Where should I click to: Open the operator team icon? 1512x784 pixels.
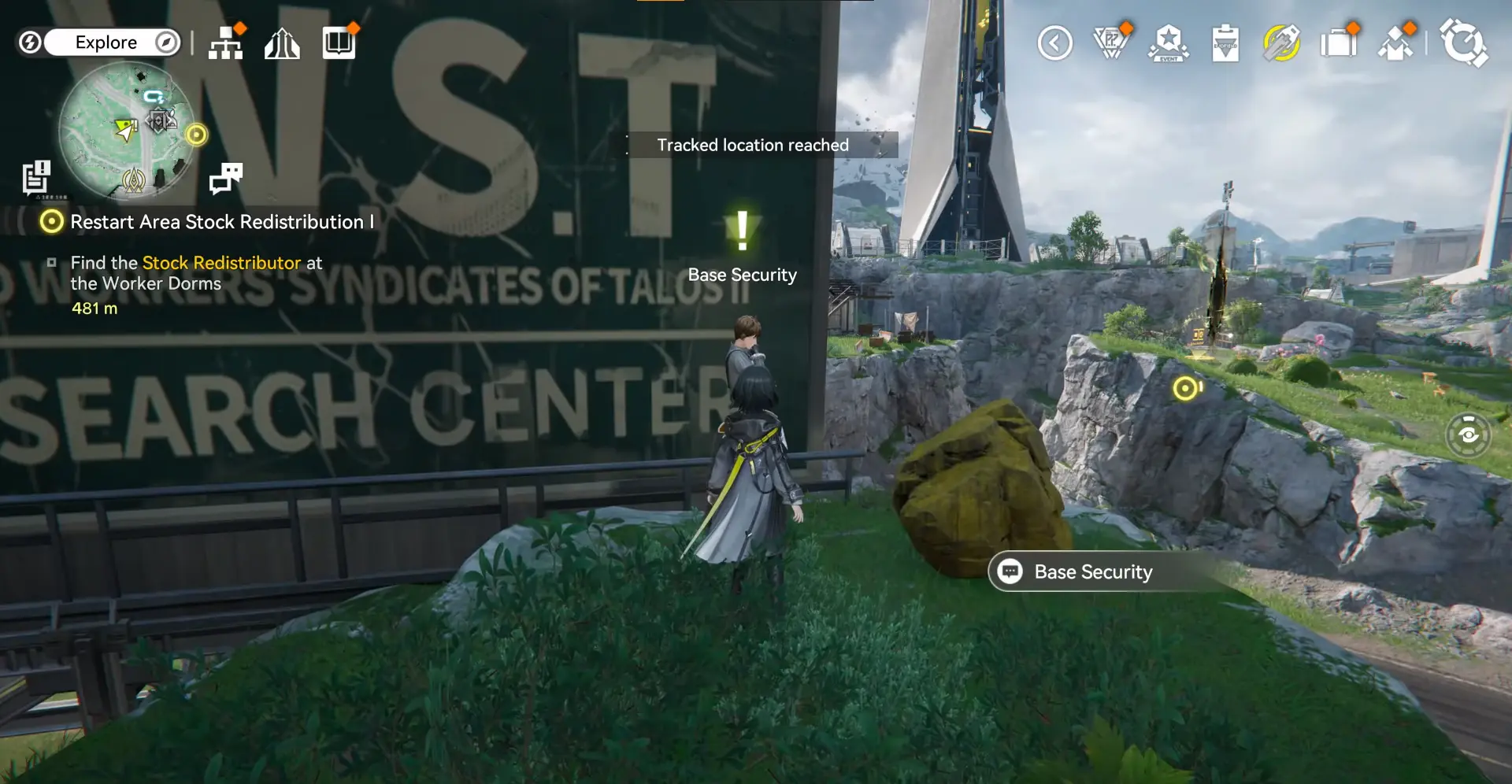click(1396, 43)
